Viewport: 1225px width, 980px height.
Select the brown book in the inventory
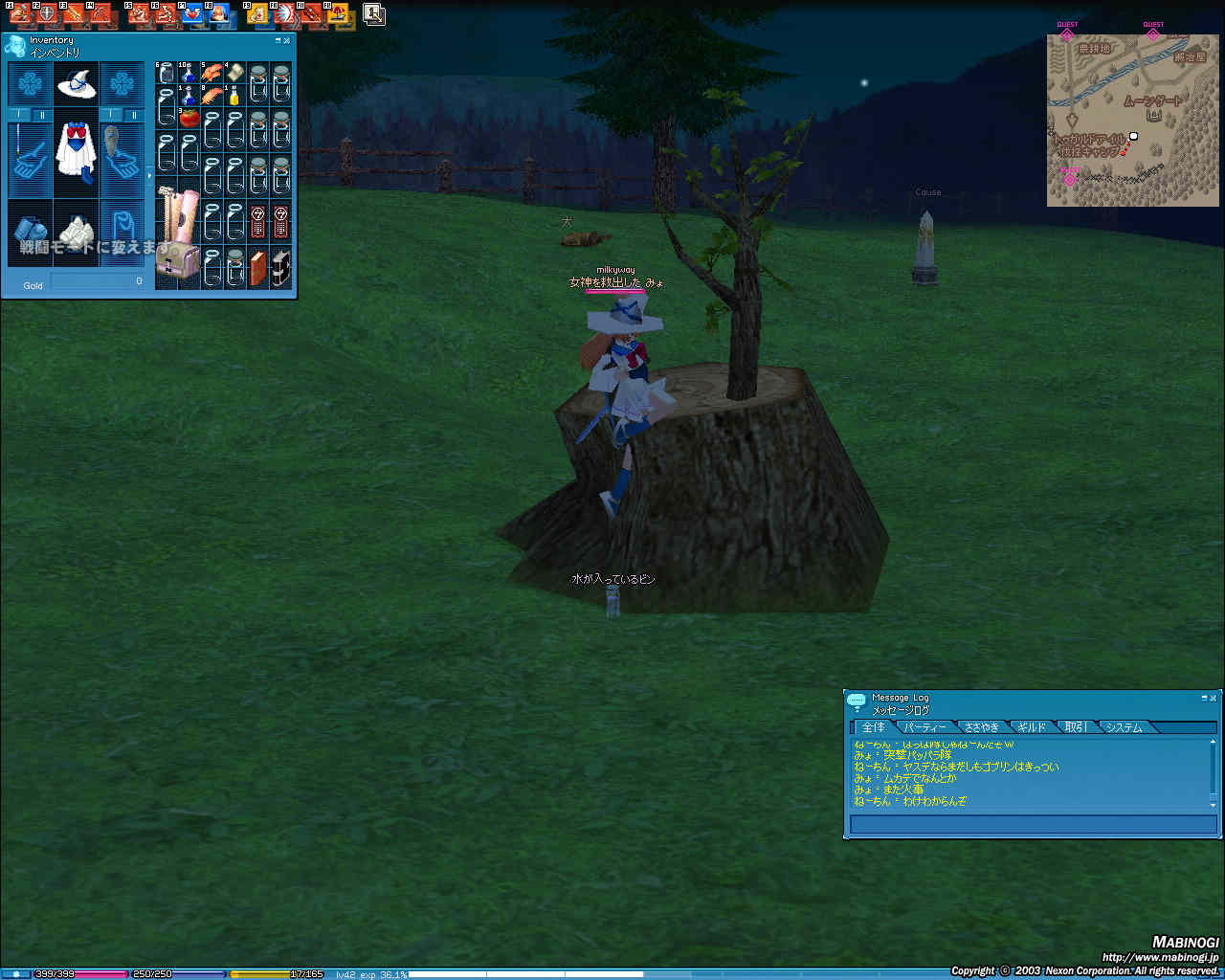[x=257, y=267]
